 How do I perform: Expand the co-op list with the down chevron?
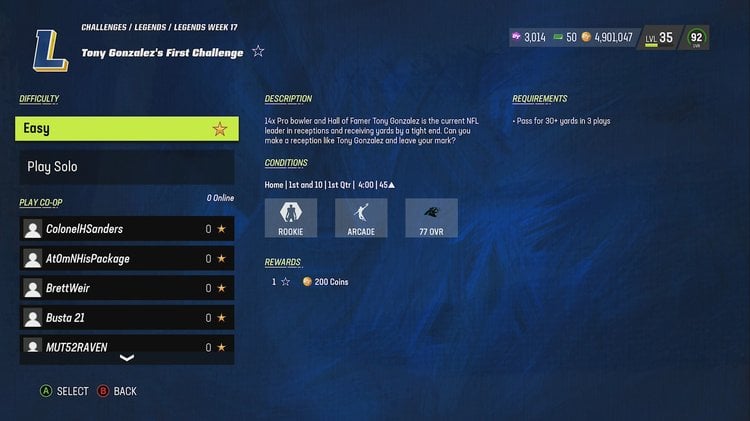[x=127, y=358]
